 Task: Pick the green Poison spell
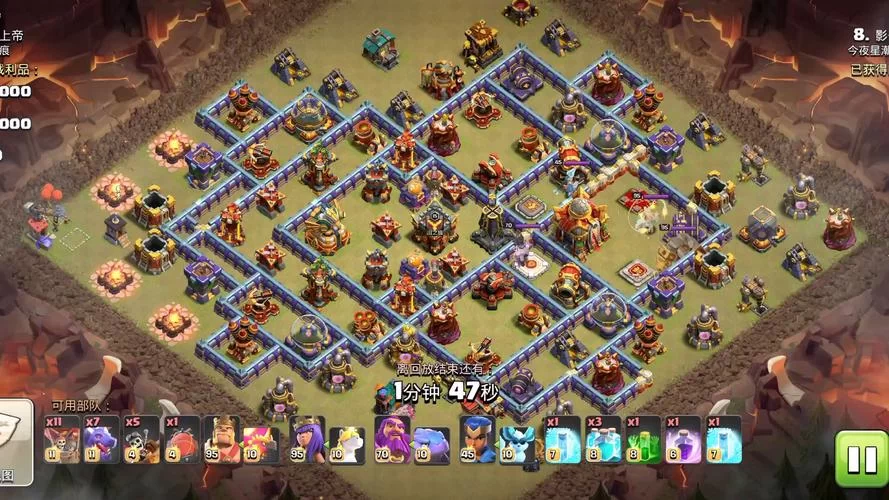click(x=643, y=440)
